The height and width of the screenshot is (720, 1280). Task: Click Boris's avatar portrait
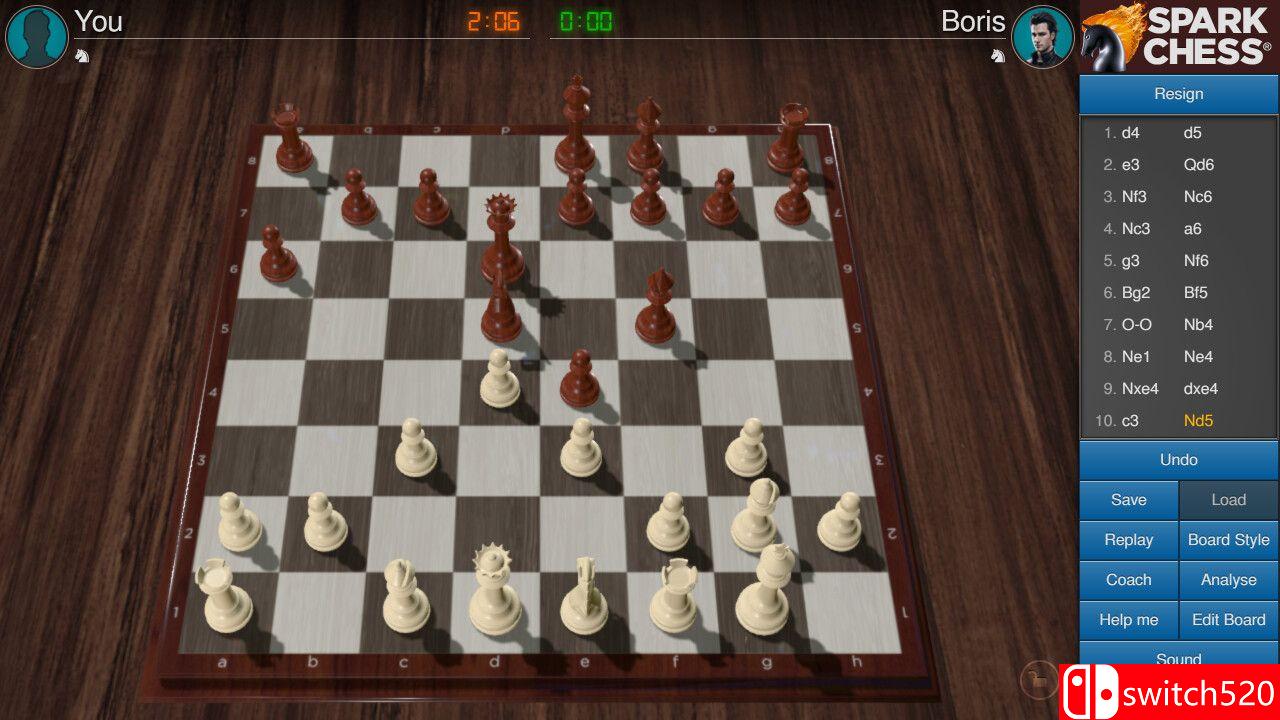(1043, 37)
